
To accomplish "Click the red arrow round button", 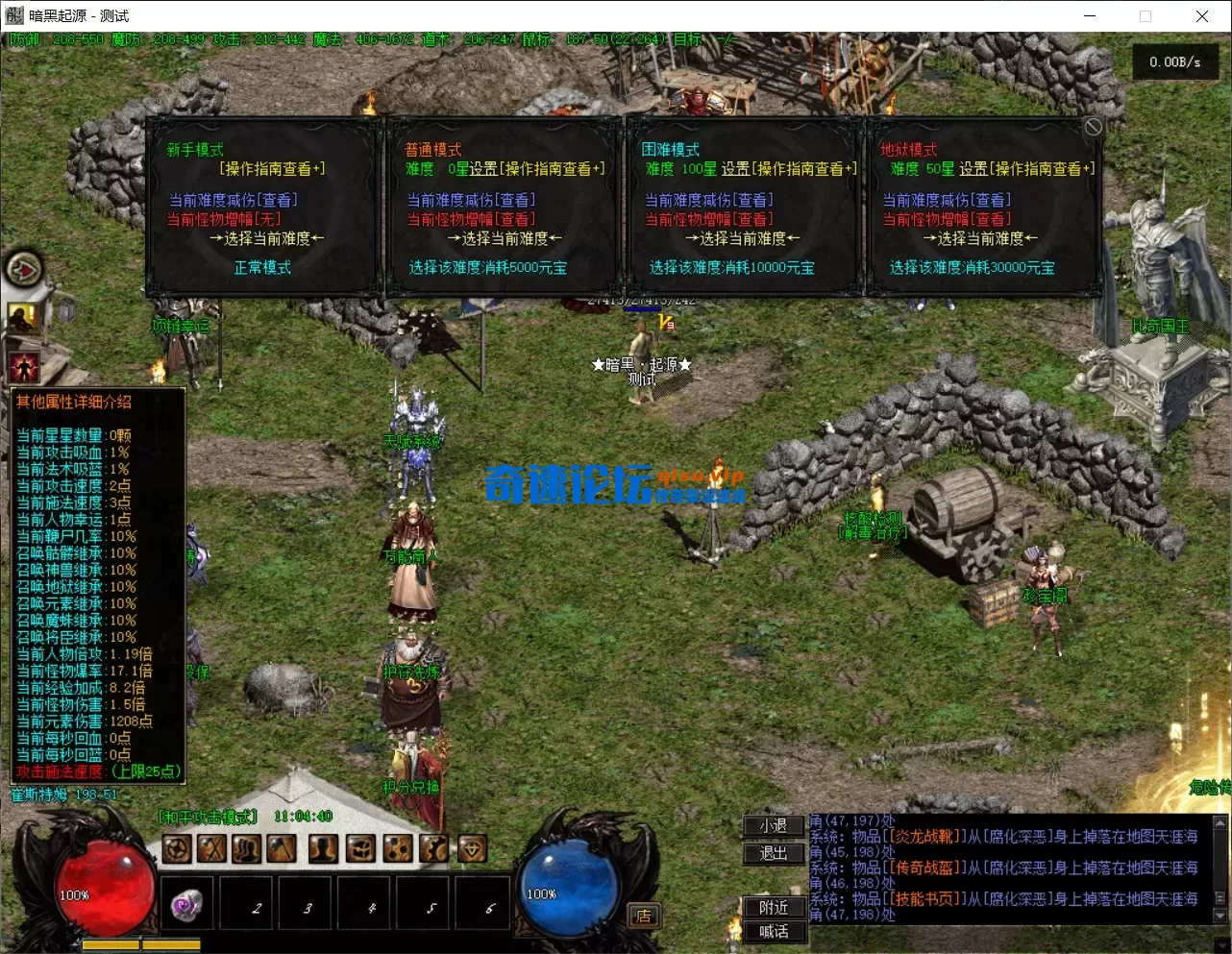I will (24, 270).
